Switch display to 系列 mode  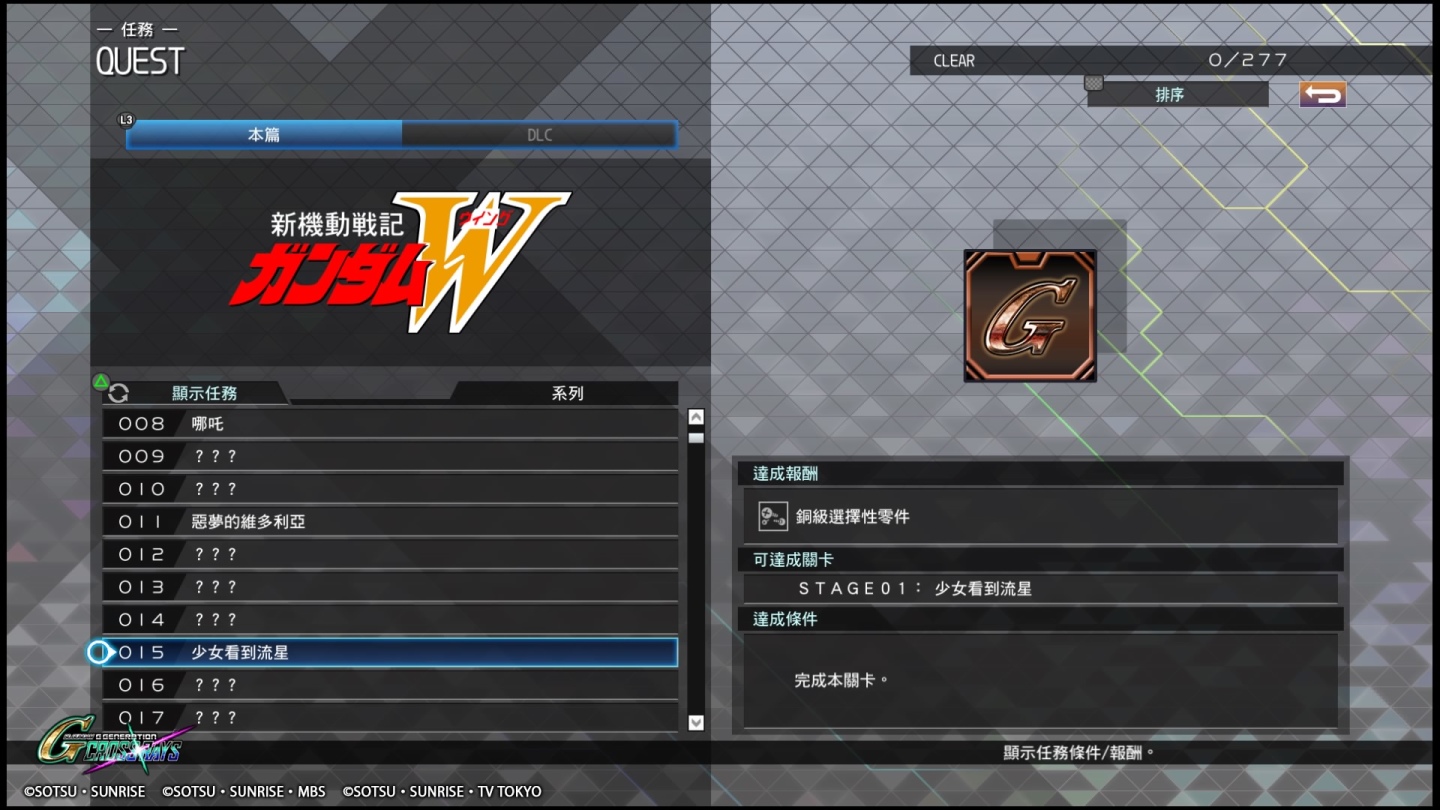(566, 393)
